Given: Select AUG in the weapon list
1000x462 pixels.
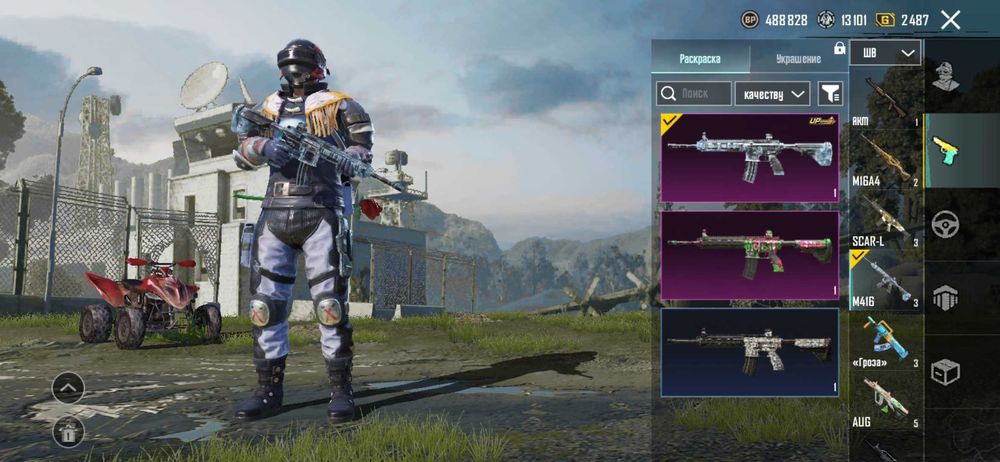Looking at the screenshot, I should click(x=885, y=402).
